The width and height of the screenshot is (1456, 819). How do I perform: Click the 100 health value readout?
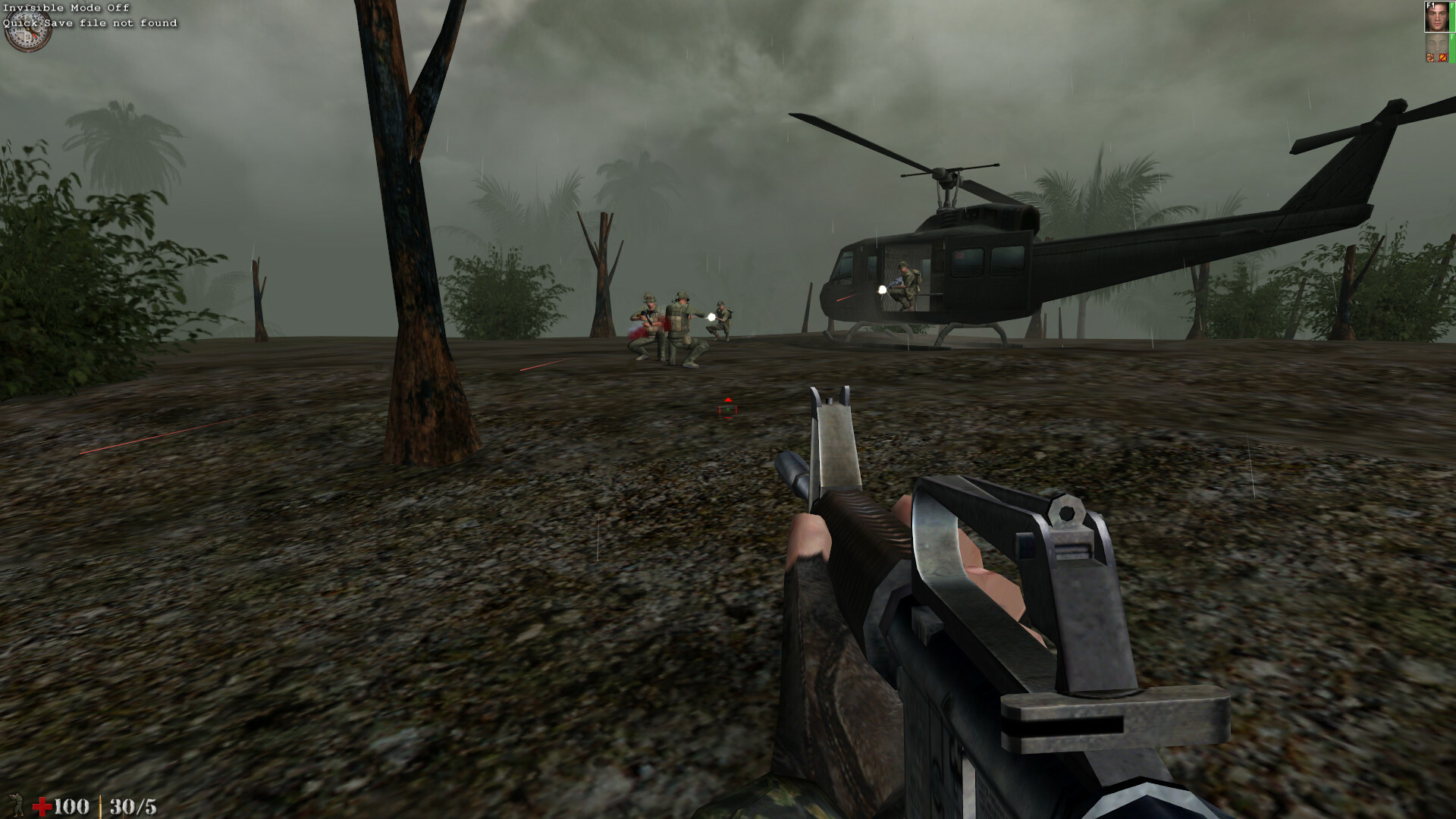pos(72,806)
